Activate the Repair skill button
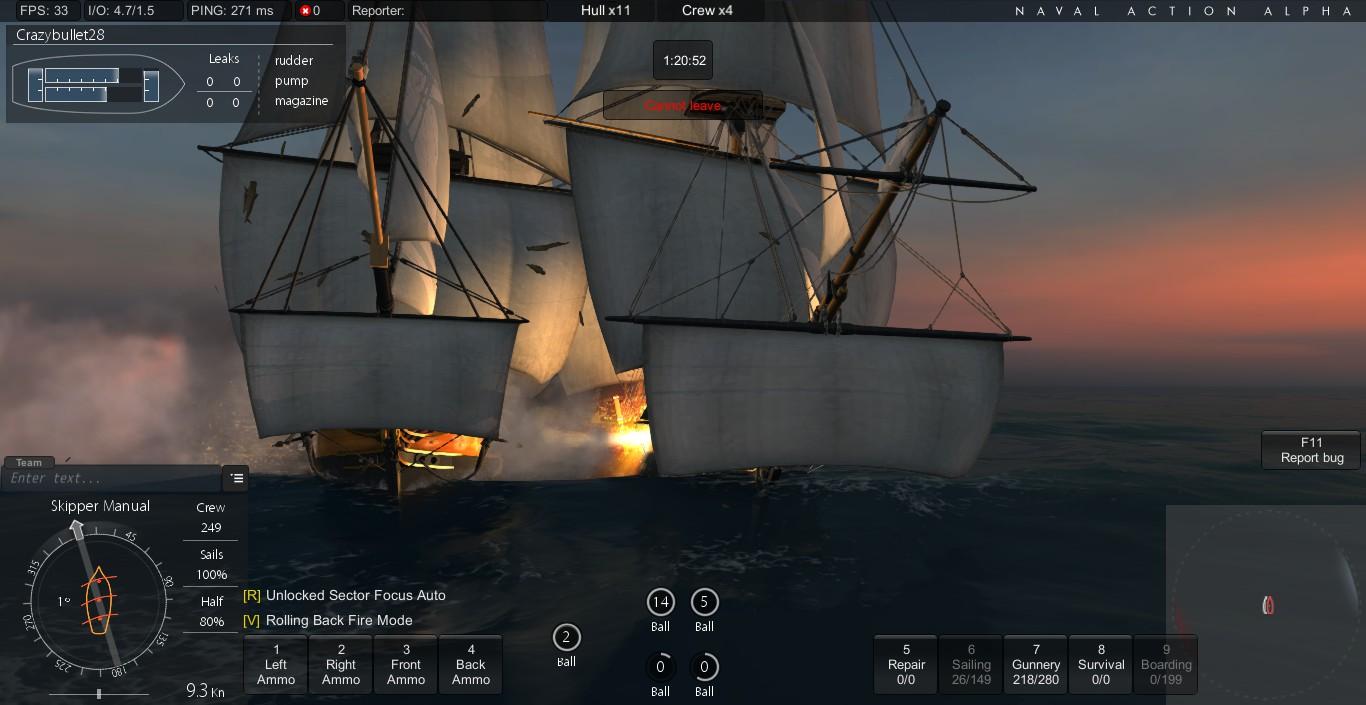Screen dimensions: 1366x705 pos(906,664)
